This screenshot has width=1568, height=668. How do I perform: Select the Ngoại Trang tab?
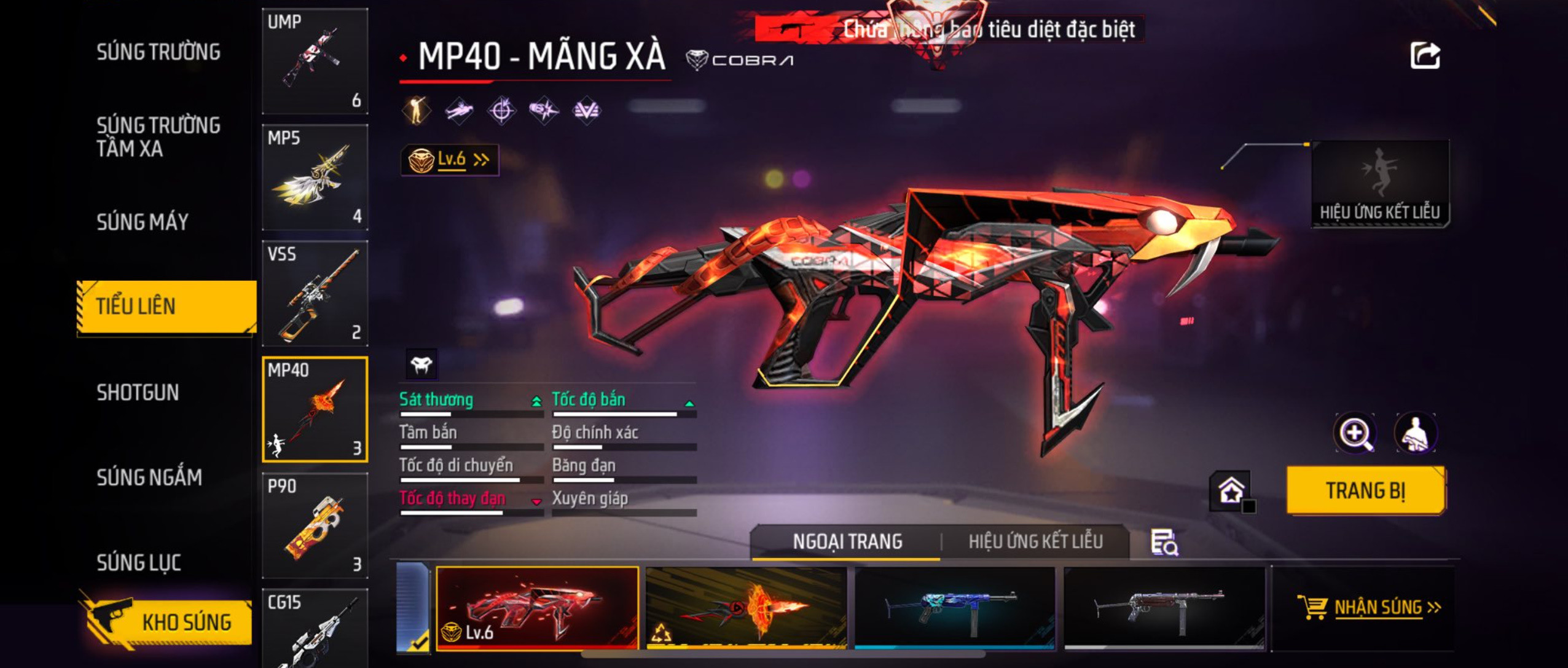pyautogui.click(x=847, y=541)
